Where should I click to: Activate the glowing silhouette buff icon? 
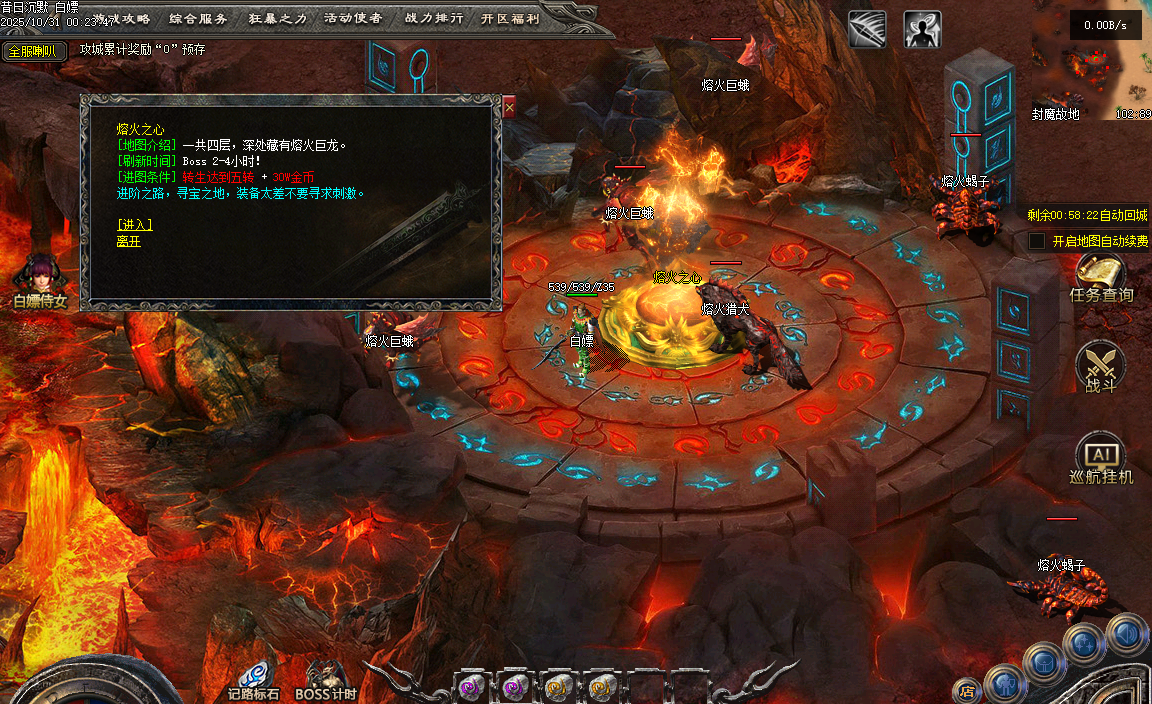(x=922, y=30)
